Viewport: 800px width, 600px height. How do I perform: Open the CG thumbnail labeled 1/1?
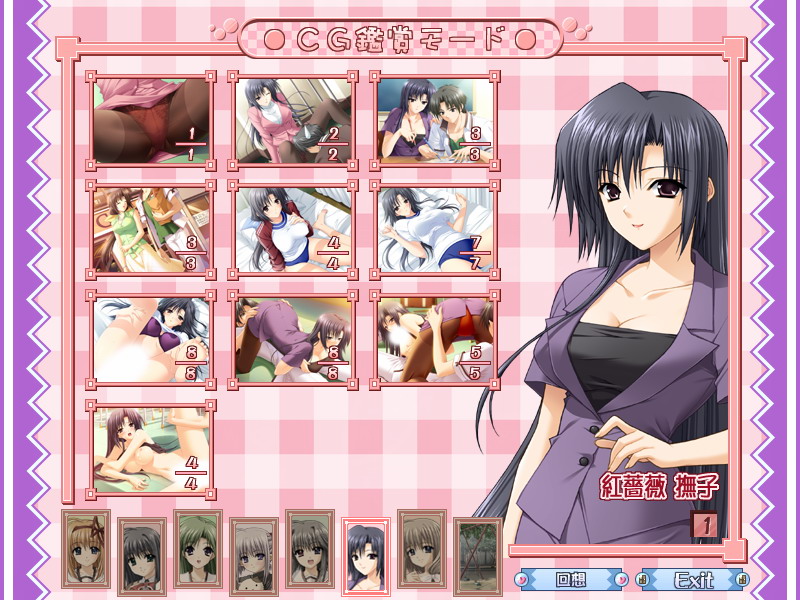(151, 120)
